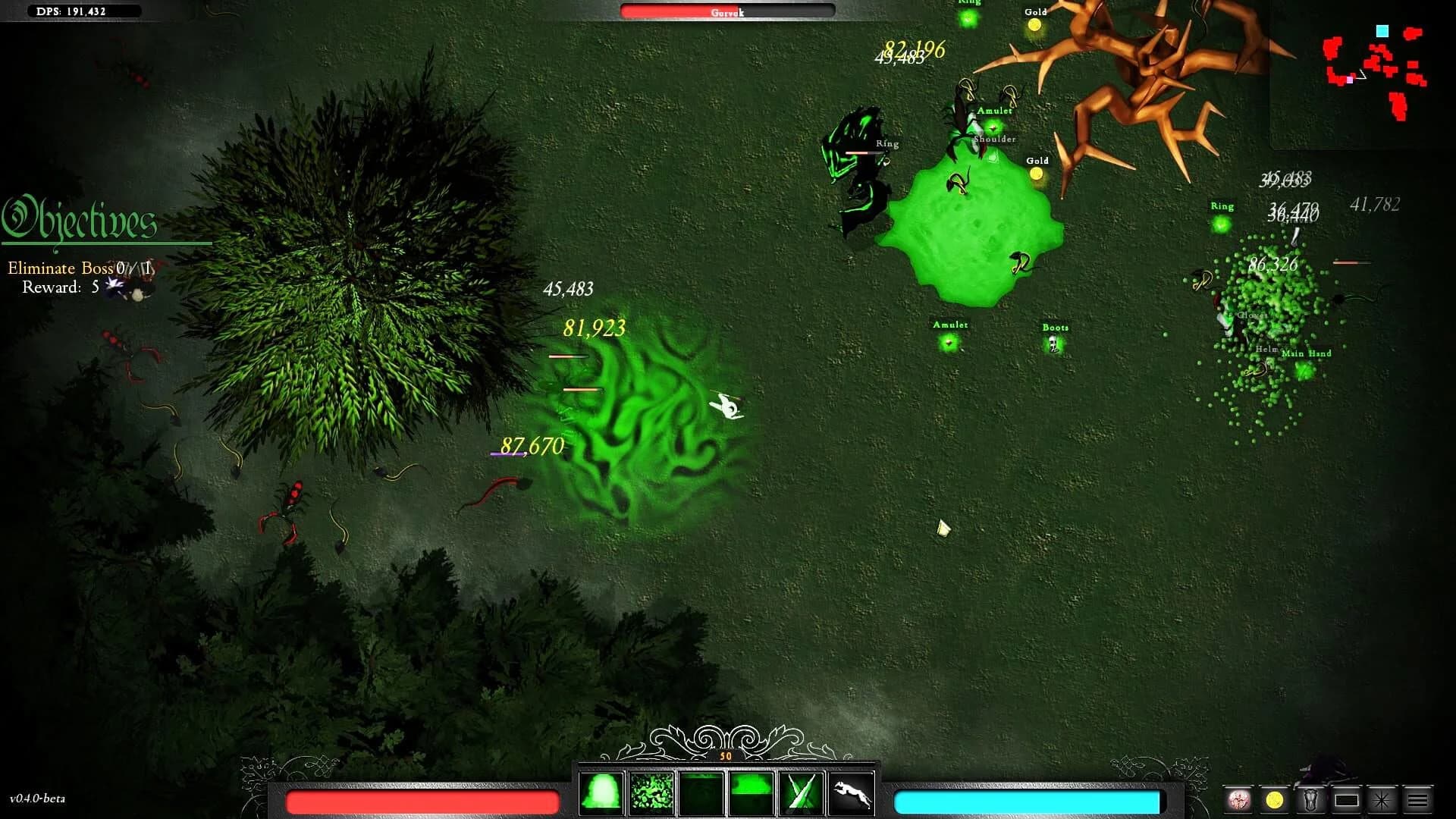Pick up the Boots loot drop

click(1054, 344)
